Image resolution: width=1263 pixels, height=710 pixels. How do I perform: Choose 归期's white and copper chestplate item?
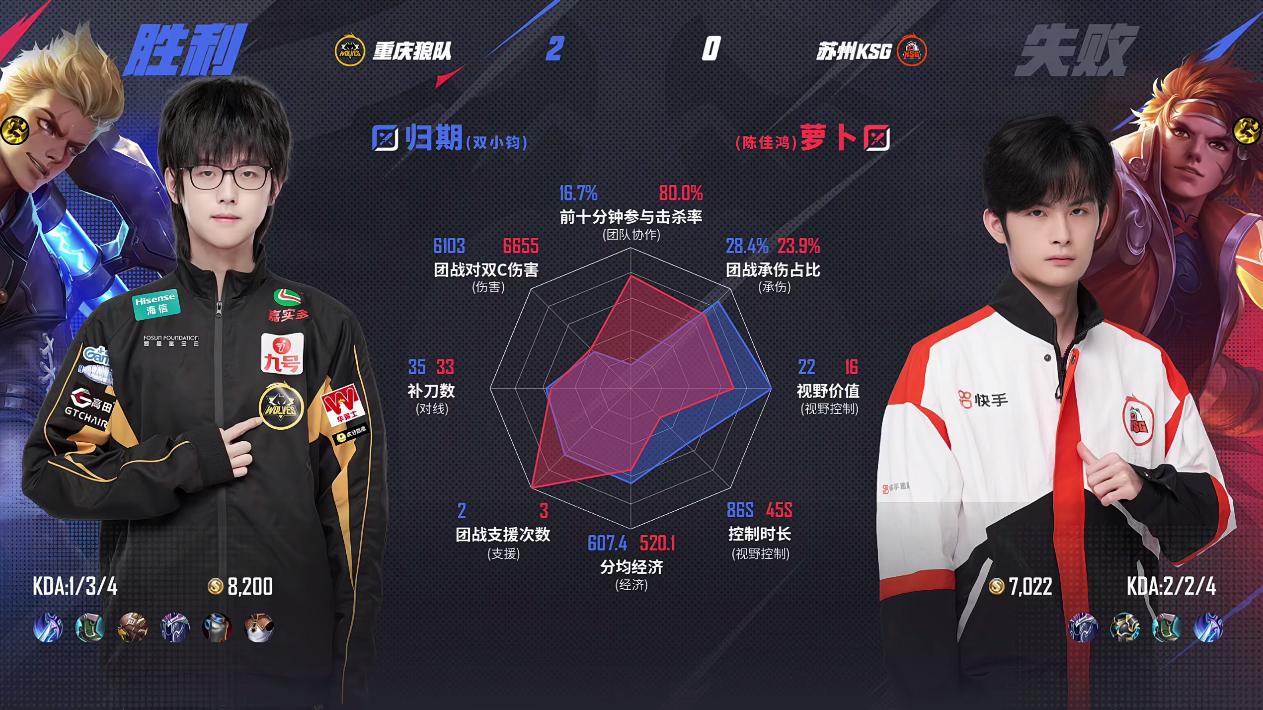pos(259,627)
